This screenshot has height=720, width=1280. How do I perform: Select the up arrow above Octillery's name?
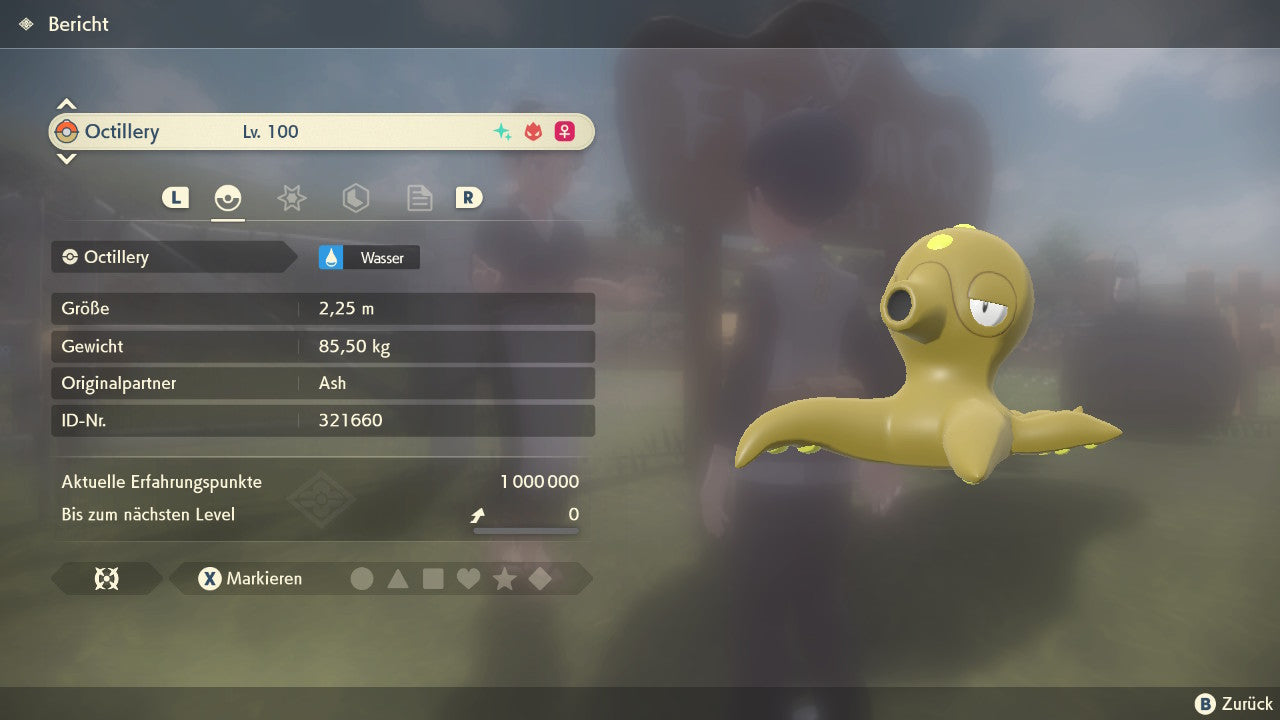(x=66, y=104)
